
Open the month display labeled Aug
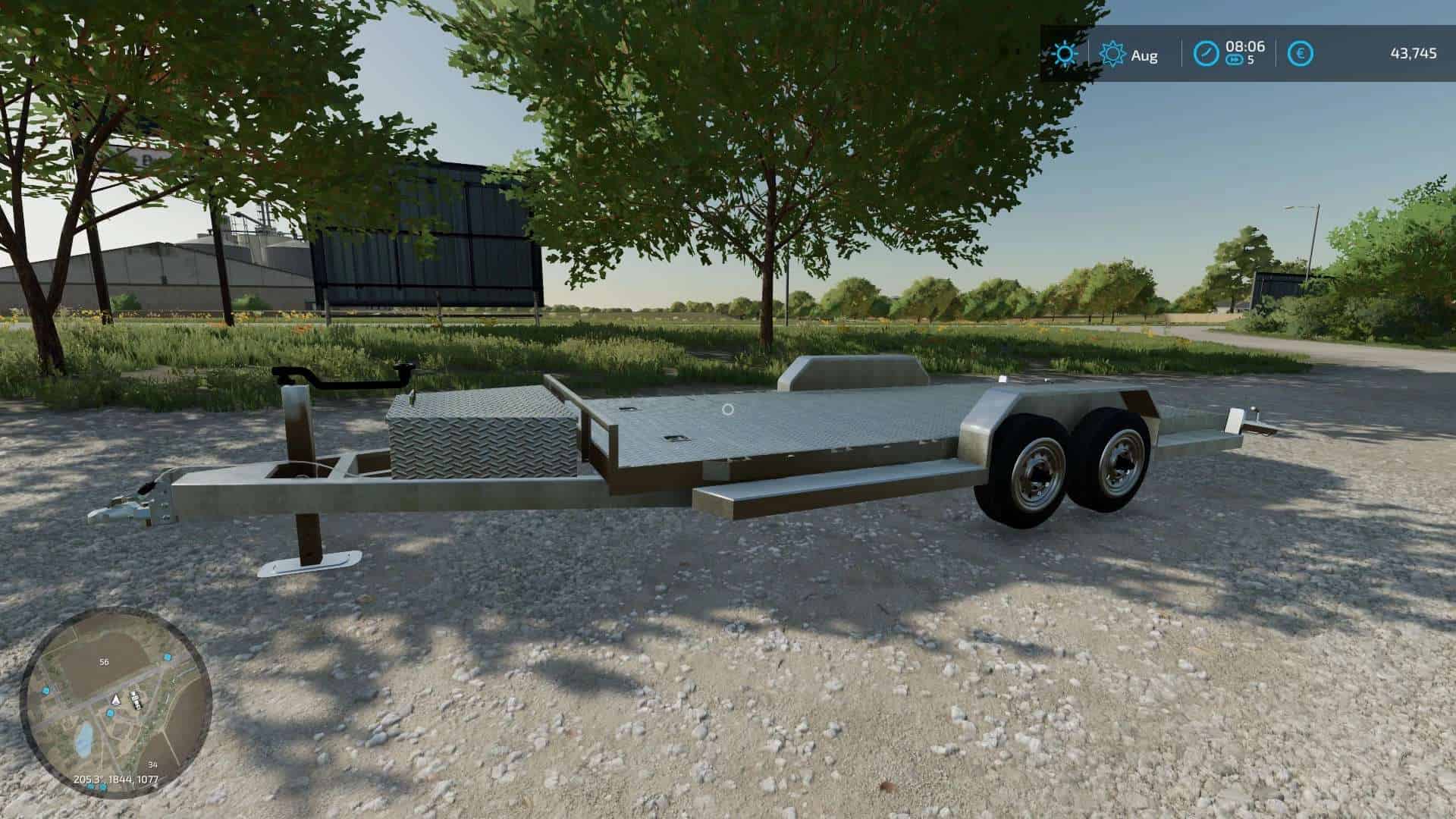click(1146, 55)
